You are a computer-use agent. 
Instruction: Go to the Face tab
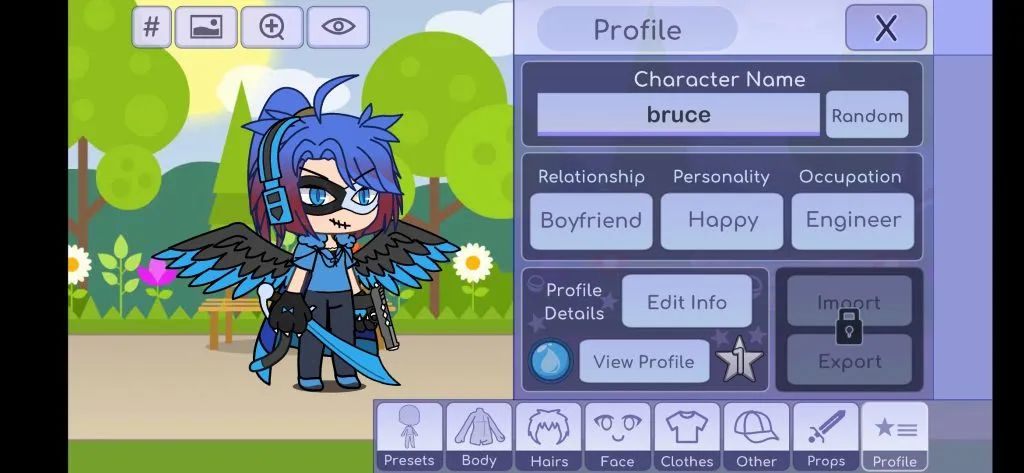617,437
